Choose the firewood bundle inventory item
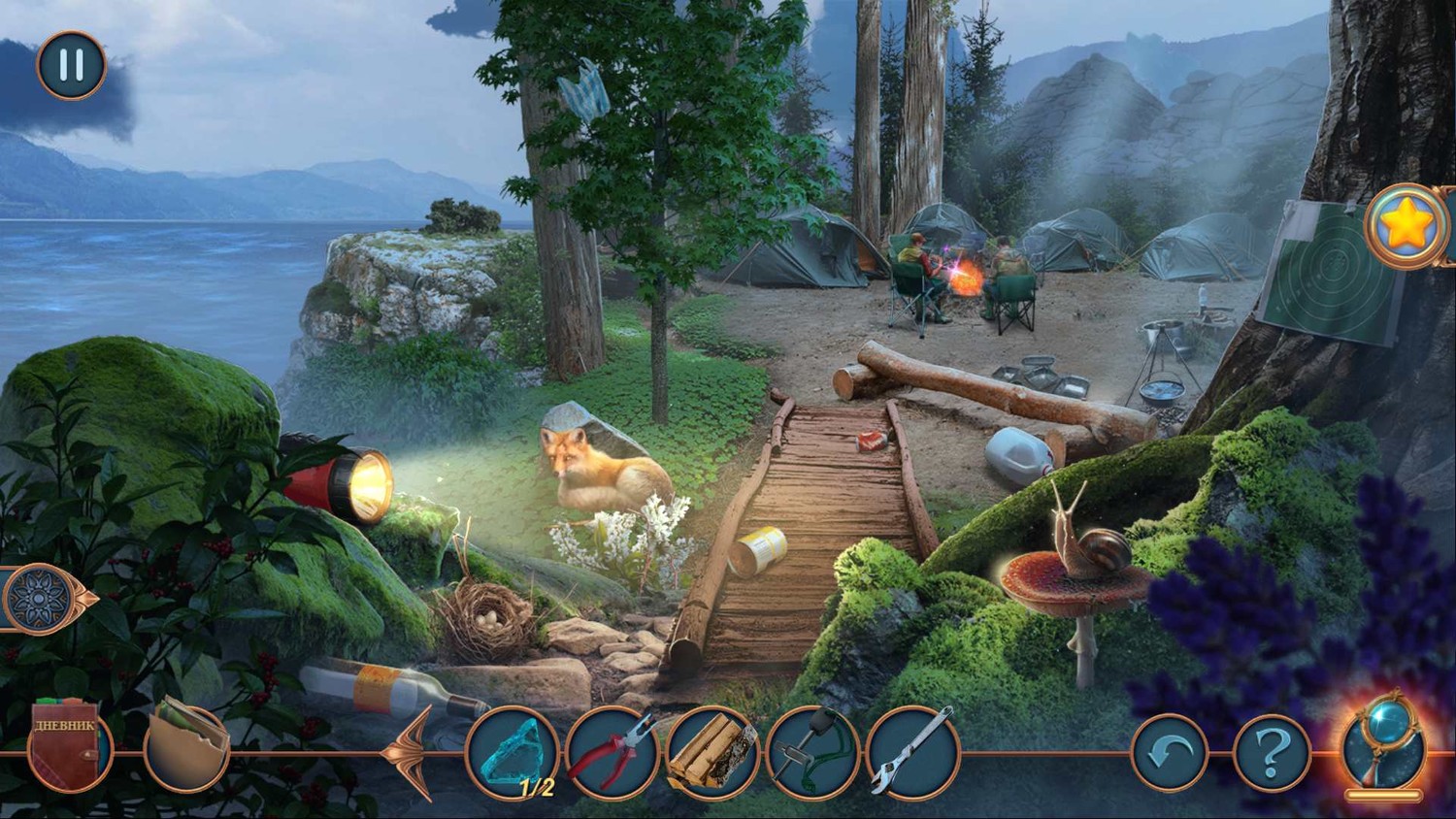This screenshot has width=1456, height=819. pyautogui.click(x=712, y=753)
